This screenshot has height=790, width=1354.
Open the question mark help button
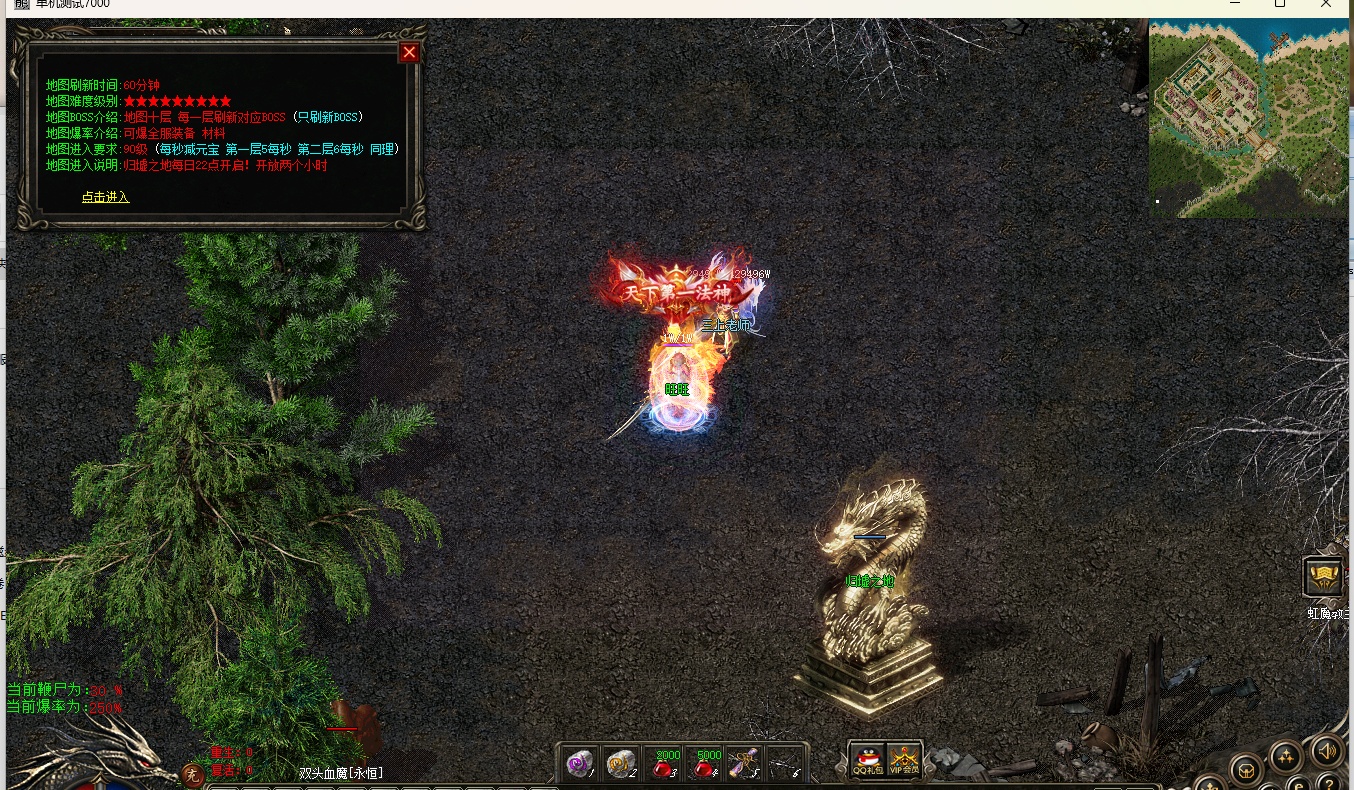pos(1328,783)
